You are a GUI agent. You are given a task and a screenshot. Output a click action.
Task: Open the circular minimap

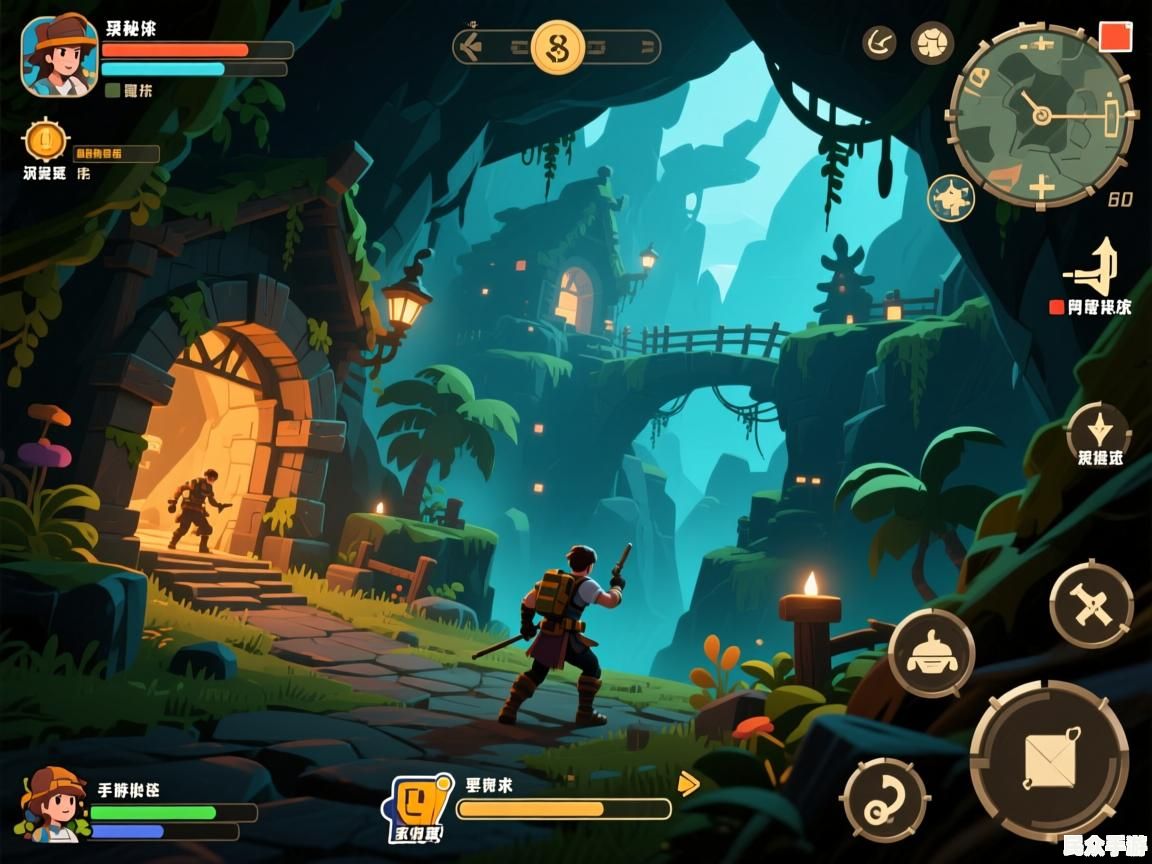1041,115
